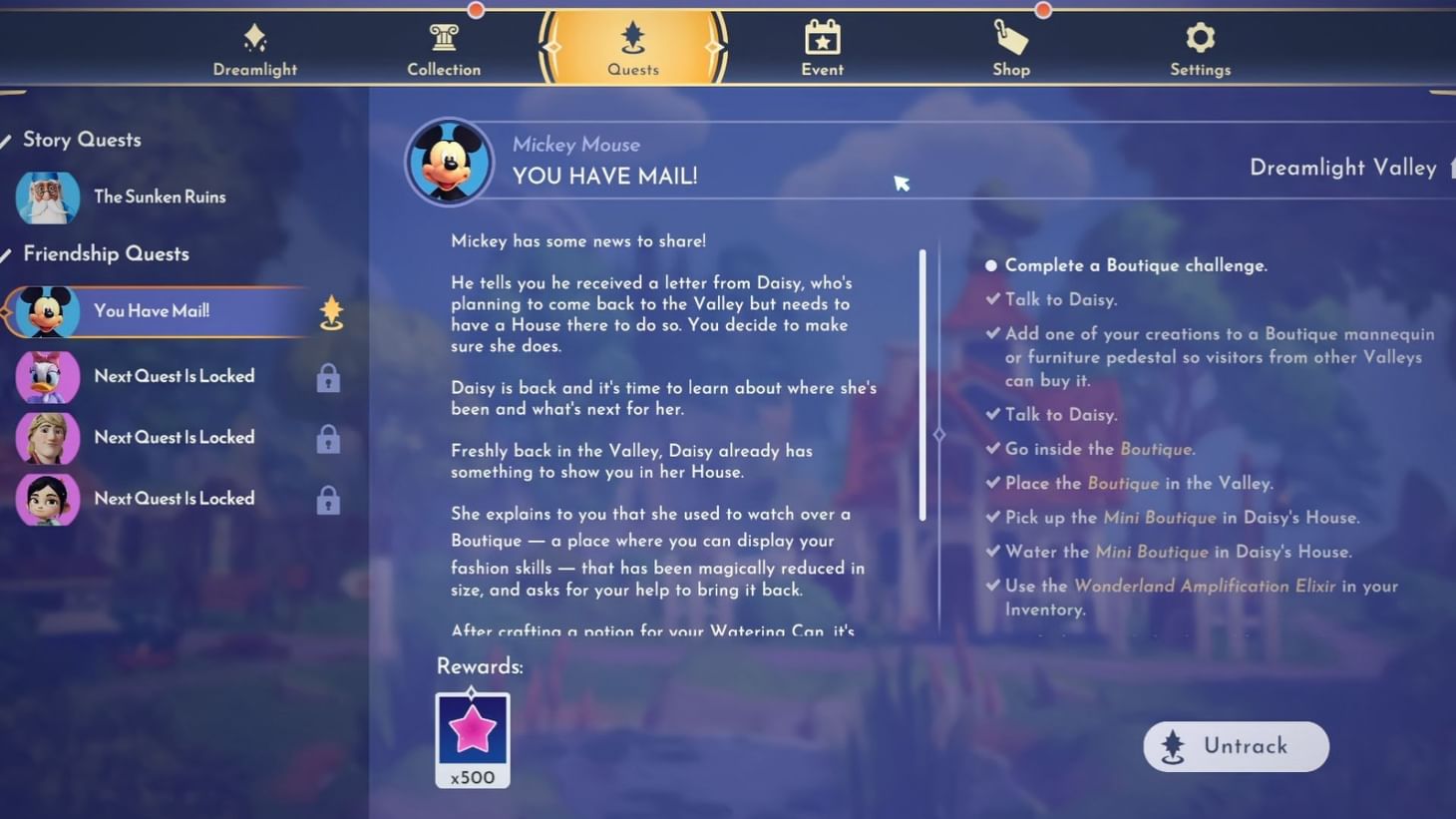
Task: Select The Sunken Ruins quest
Action: pyautogui.click(x=160, y=197)
